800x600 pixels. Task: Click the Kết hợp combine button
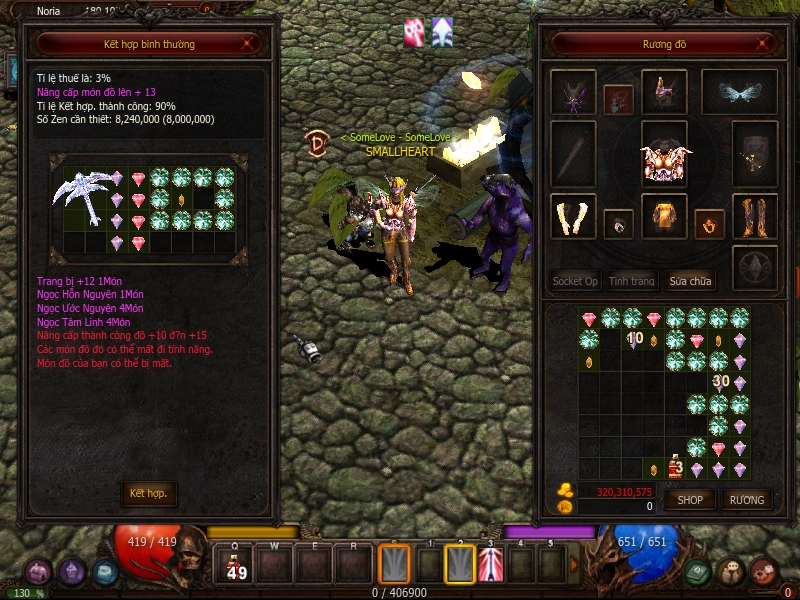pos(149,494)
